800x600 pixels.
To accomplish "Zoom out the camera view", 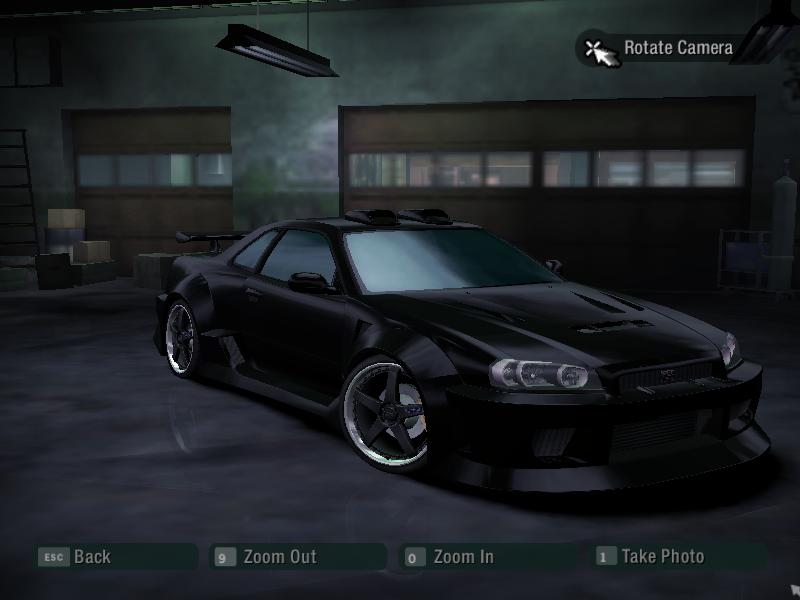I will coord(279,557).
